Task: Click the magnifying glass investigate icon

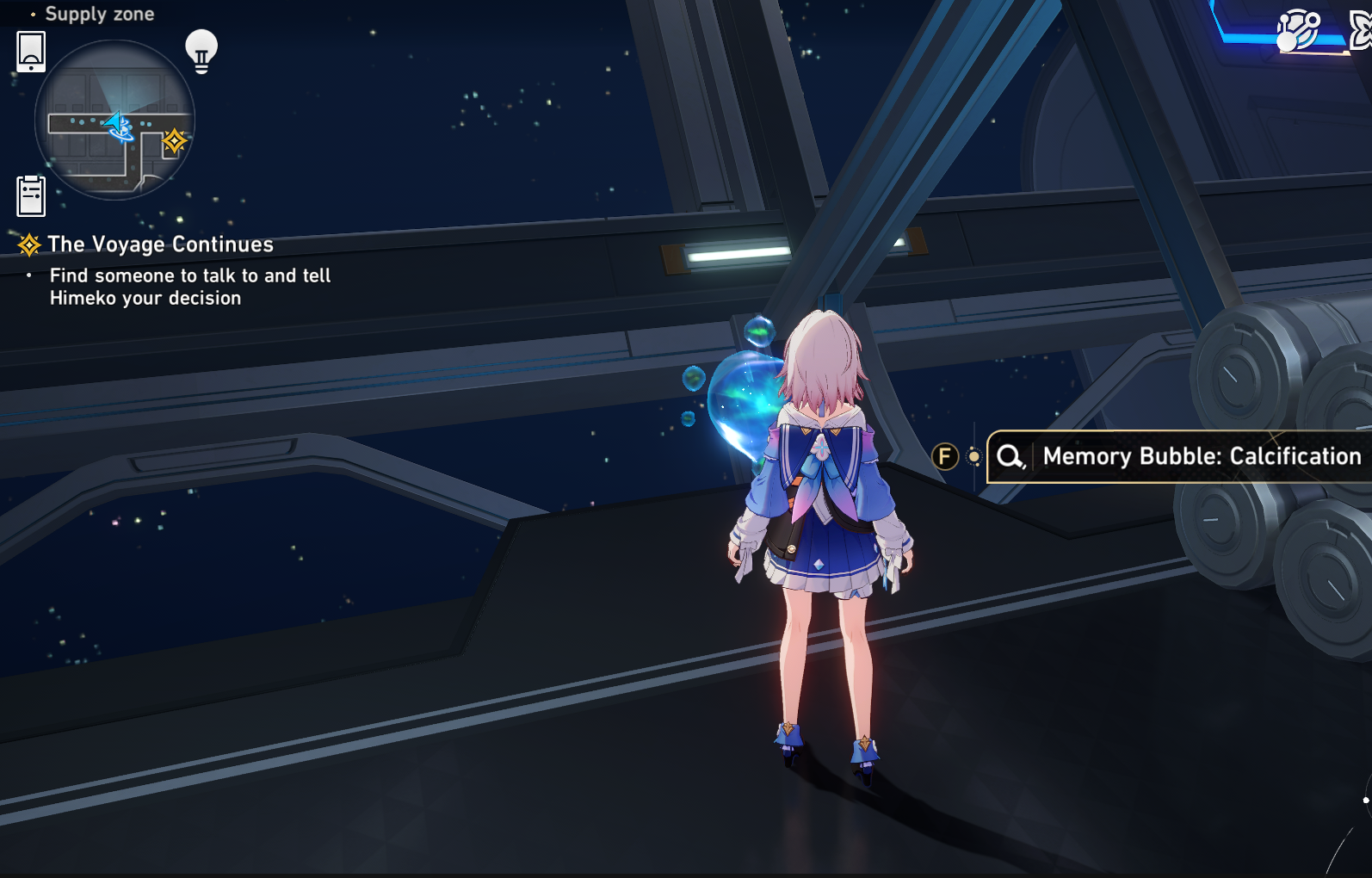Action: pos(1010,456)
